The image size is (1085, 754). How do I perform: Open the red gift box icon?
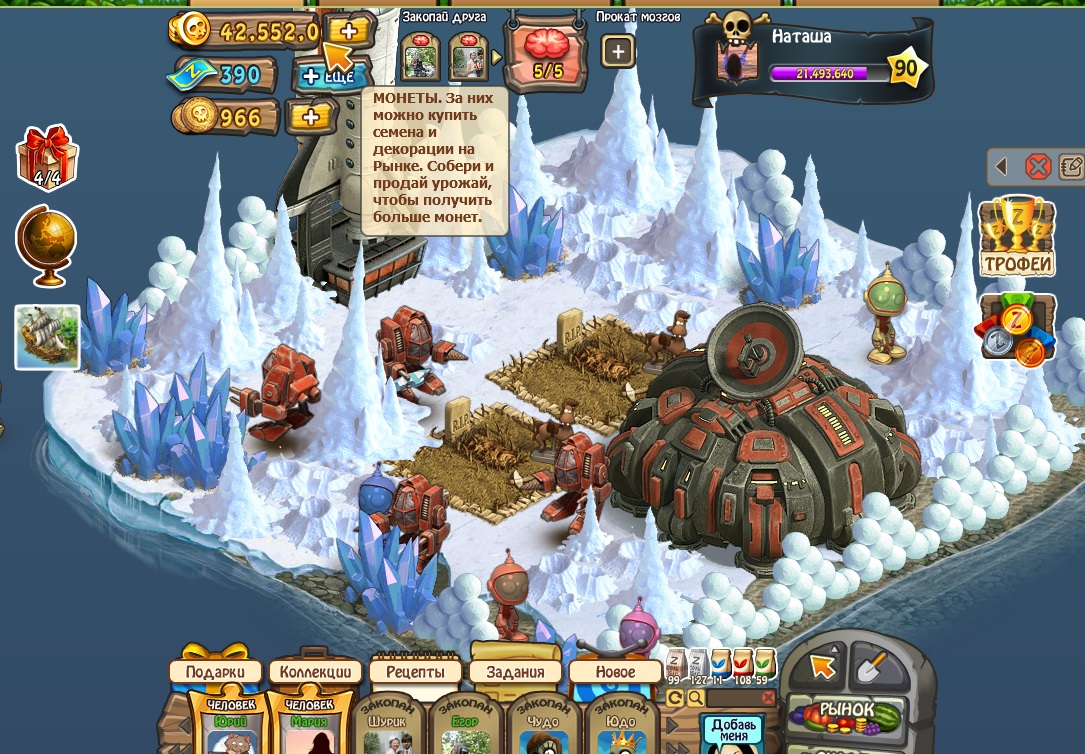tap(46, 157)
